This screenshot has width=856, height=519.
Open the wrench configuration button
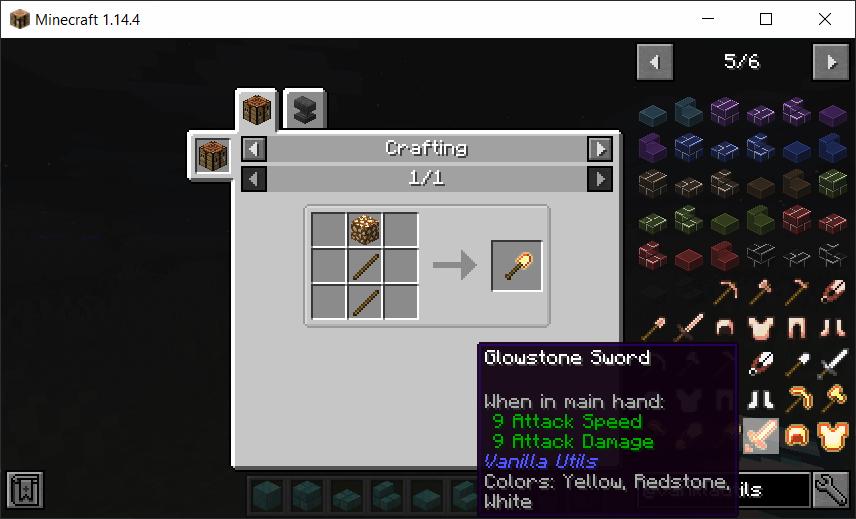point(831,490)
